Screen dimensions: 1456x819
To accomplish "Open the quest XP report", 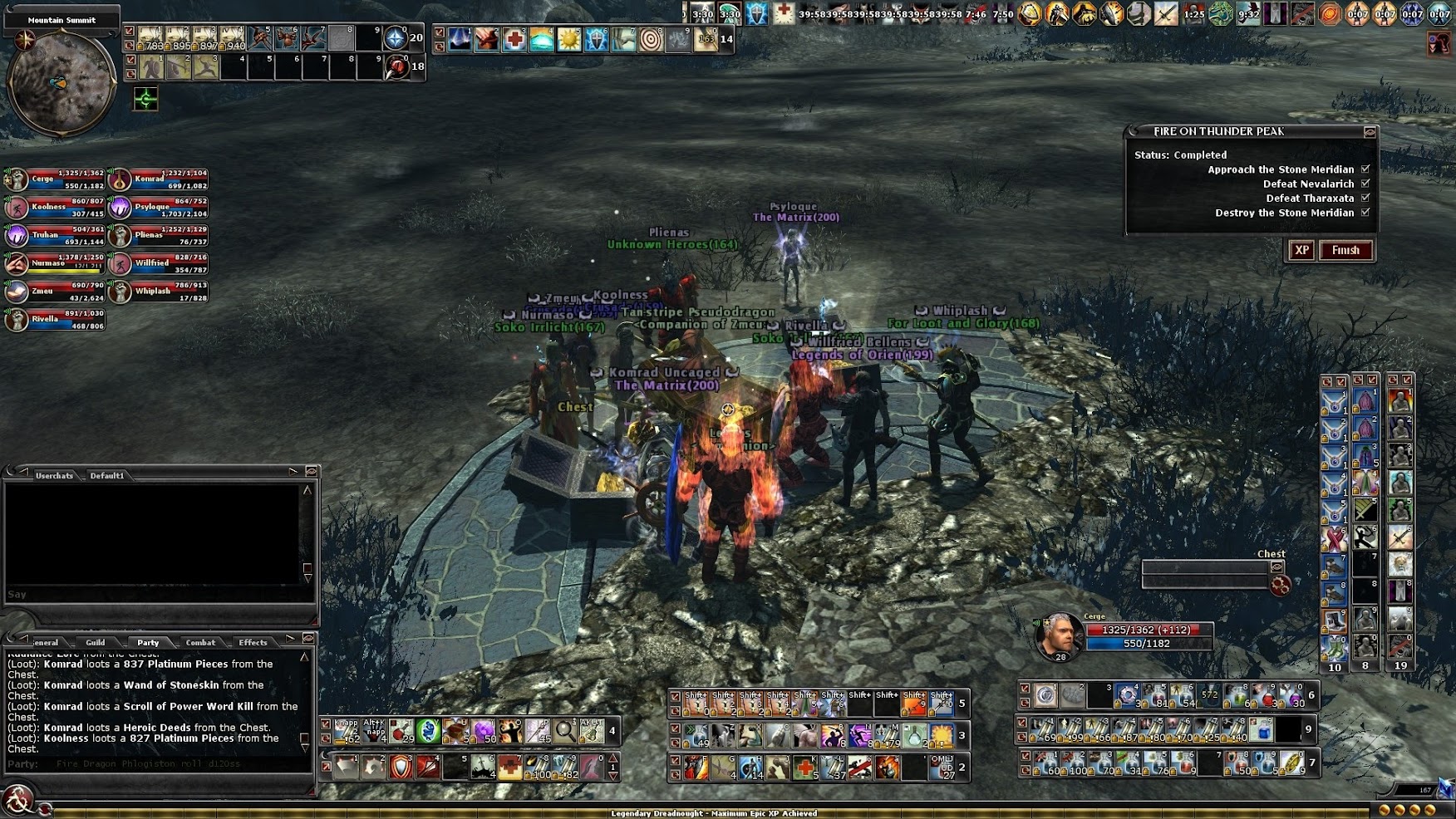I will [1301, 250].
